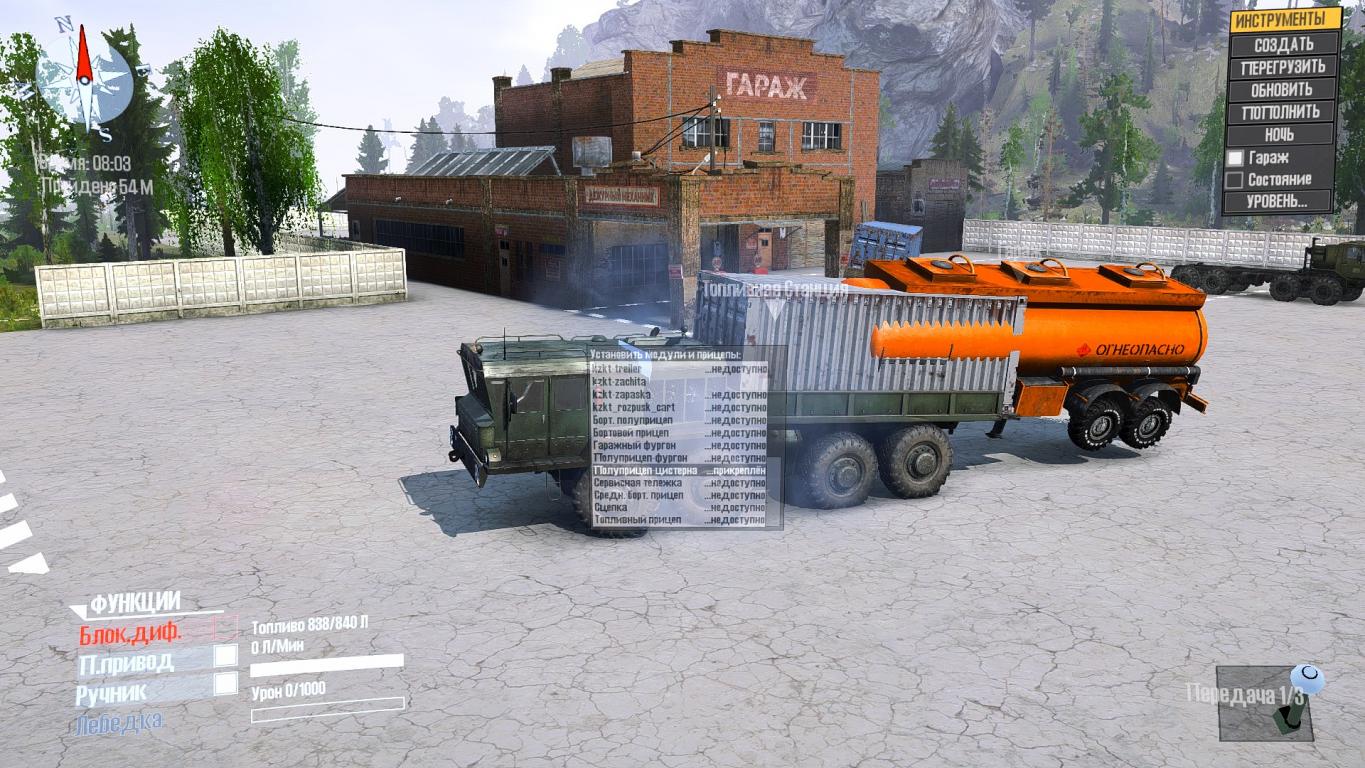Toggle the П.привод all-wheel drive checkbox
Screen dimensions: 1365x768
coord(226,656)
